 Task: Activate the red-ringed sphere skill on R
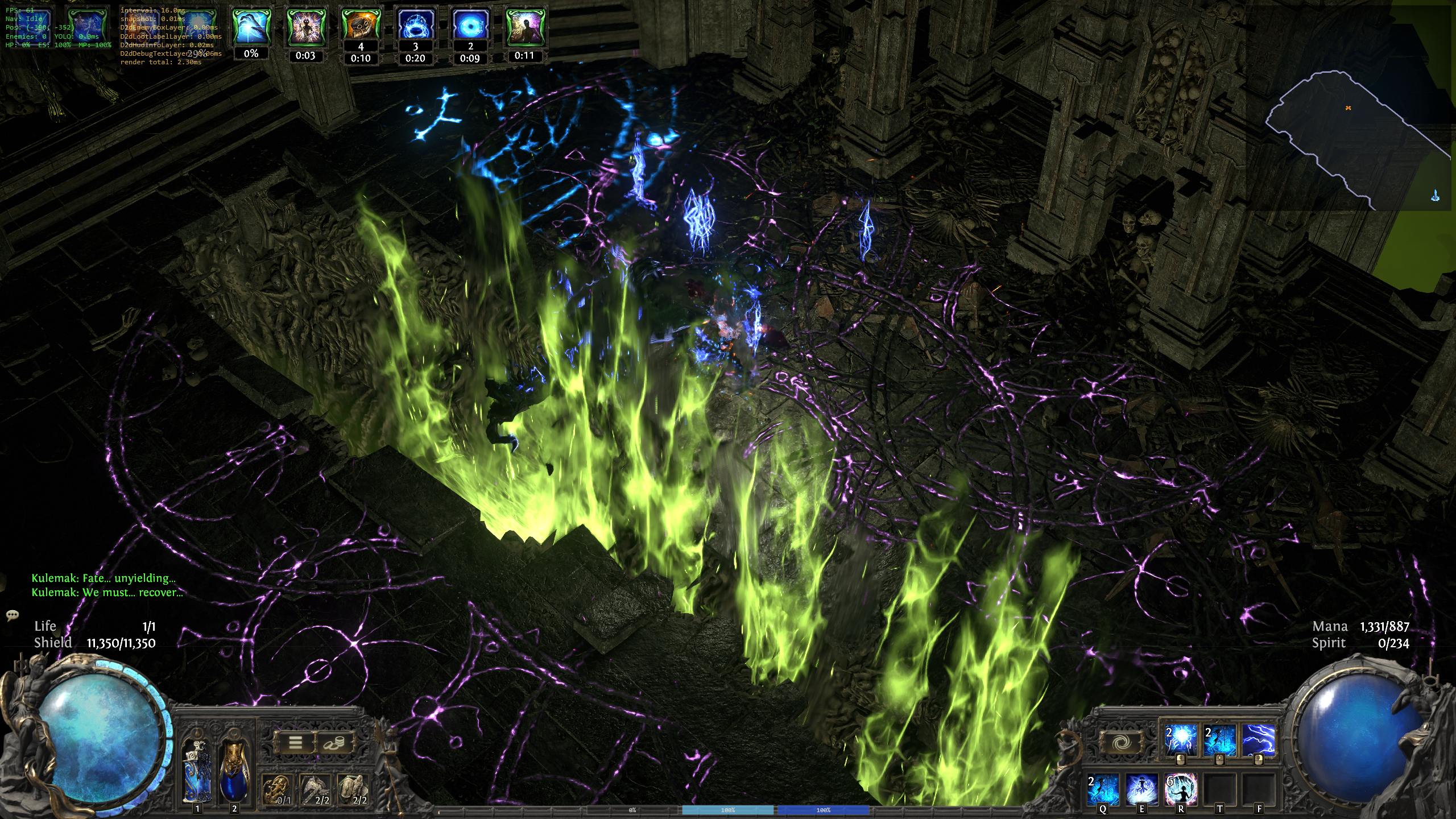[1181, 789]
